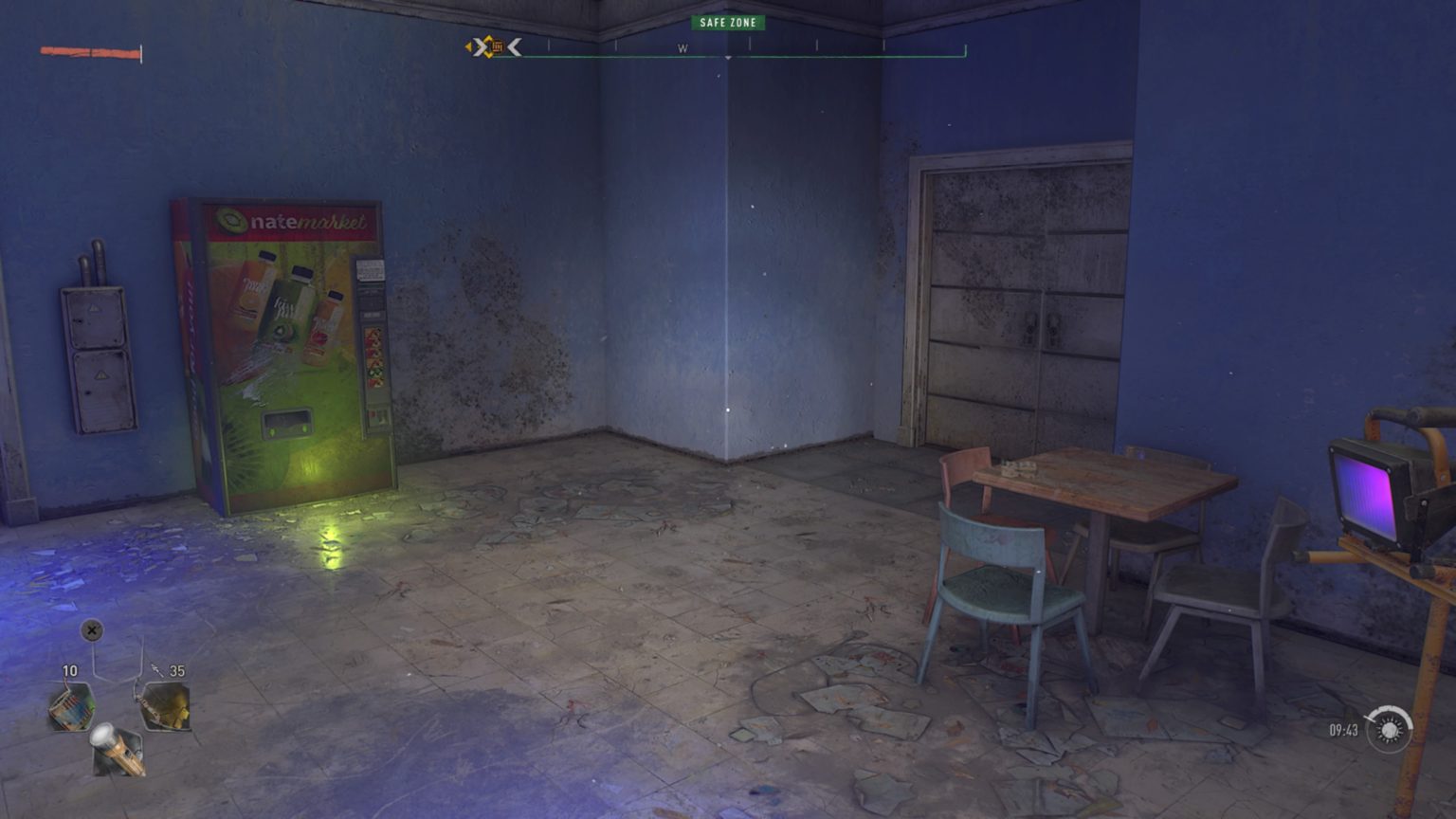Expand the left edge arrow of the compass bar
The image size is (1456, 819).
(x=468, y=46)
